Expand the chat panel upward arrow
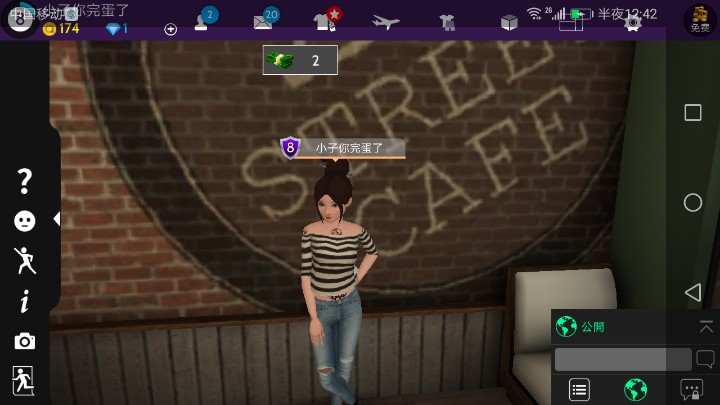This screenshot has width=720, height=405. (706, 326)
